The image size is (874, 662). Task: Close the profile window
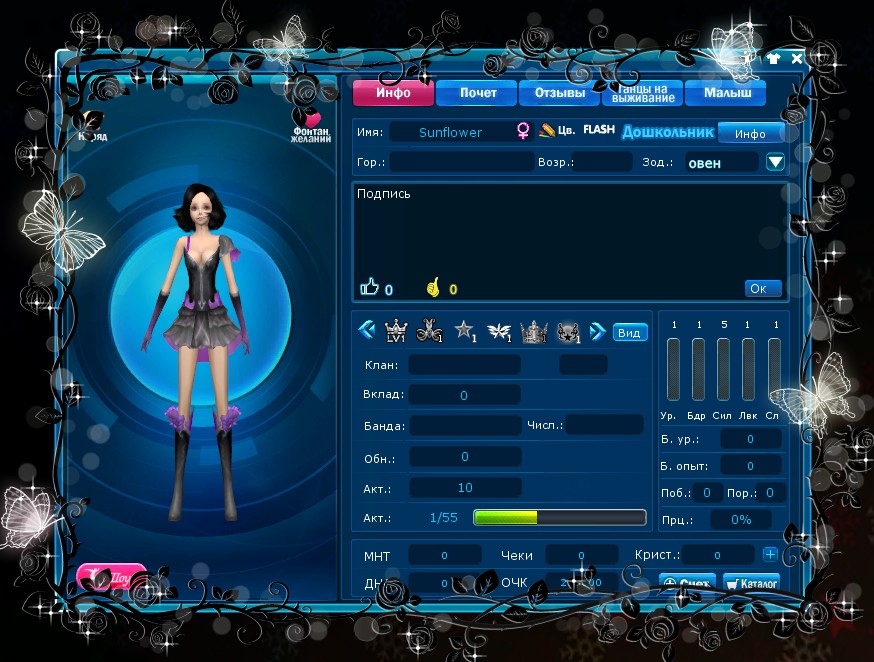[x=797, y=58]
